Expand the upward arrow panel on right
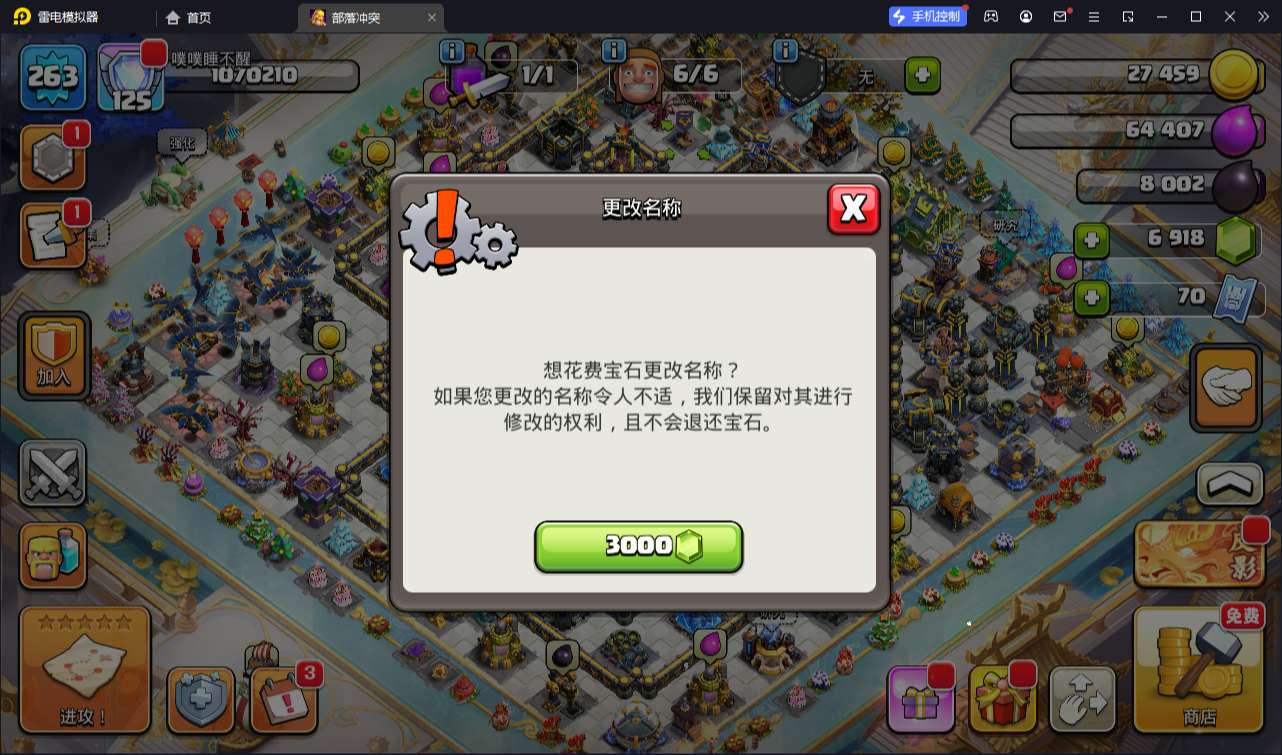The image size is (1282, 755). 1228,484
